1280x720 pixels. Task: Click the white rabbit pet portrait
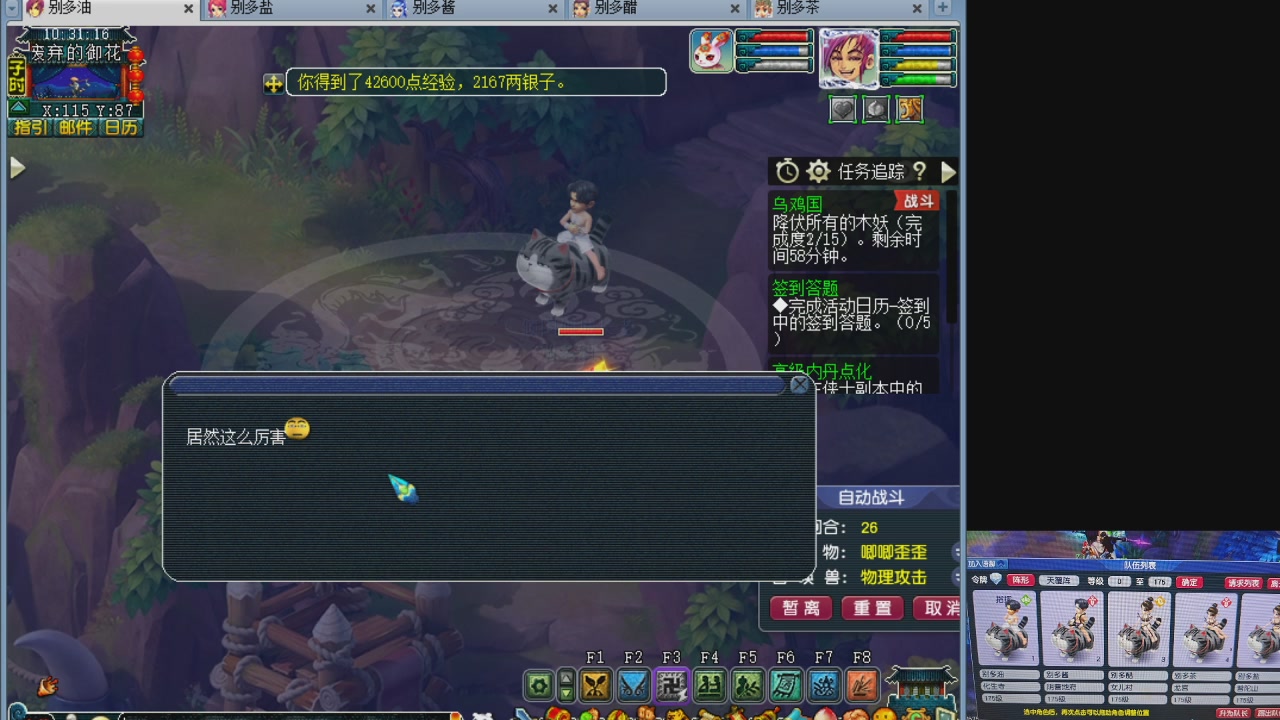711,51
